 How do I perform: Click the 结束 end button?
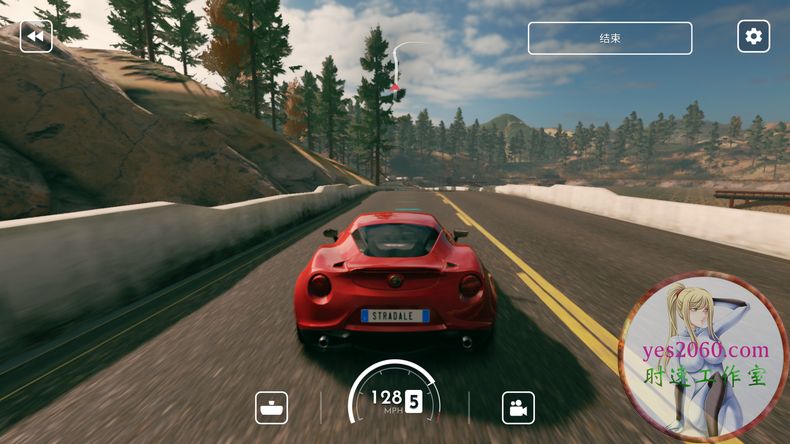[x=610, y=38]
